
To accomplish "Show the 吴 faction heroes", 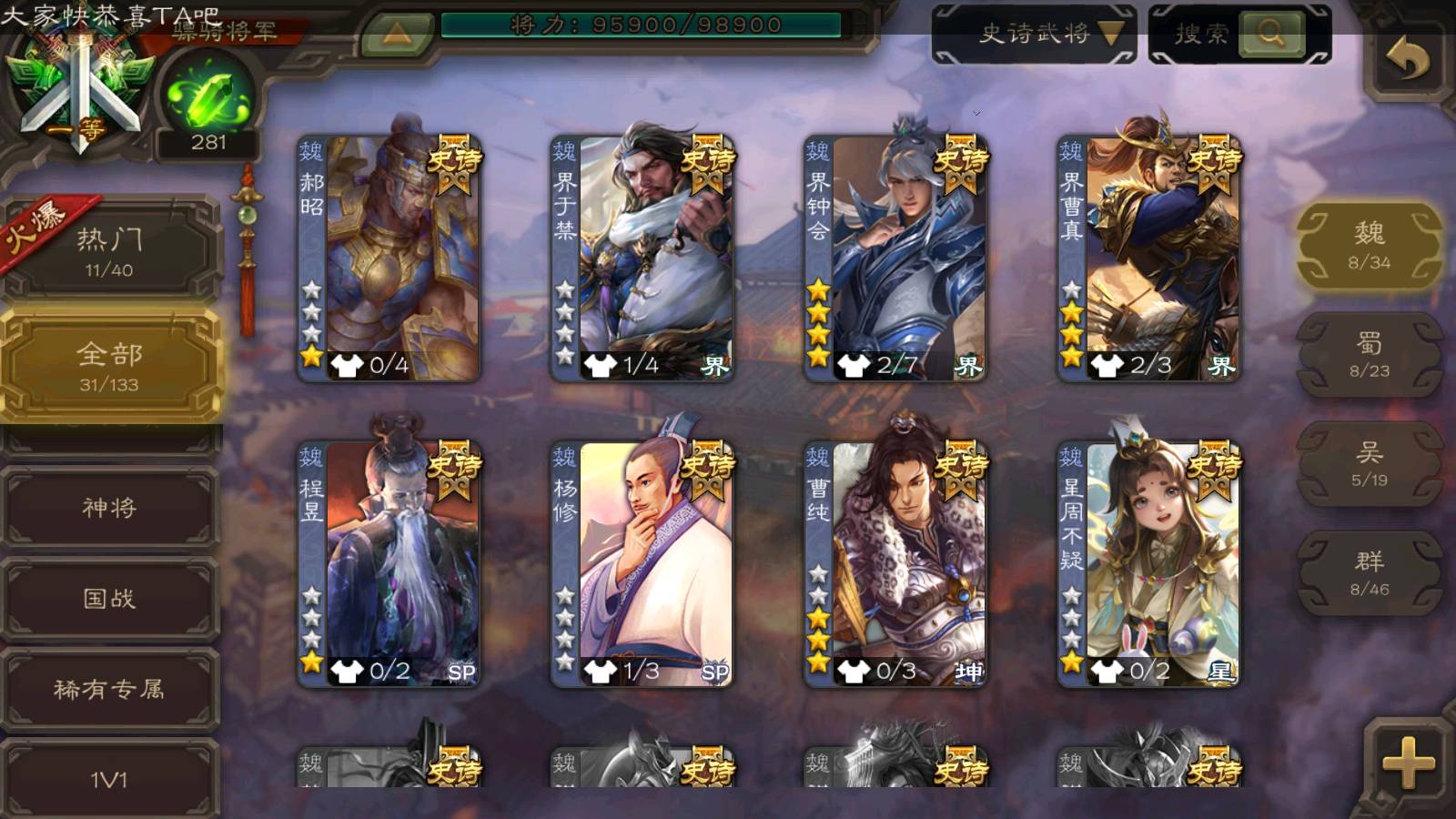I will point(1369,464).
